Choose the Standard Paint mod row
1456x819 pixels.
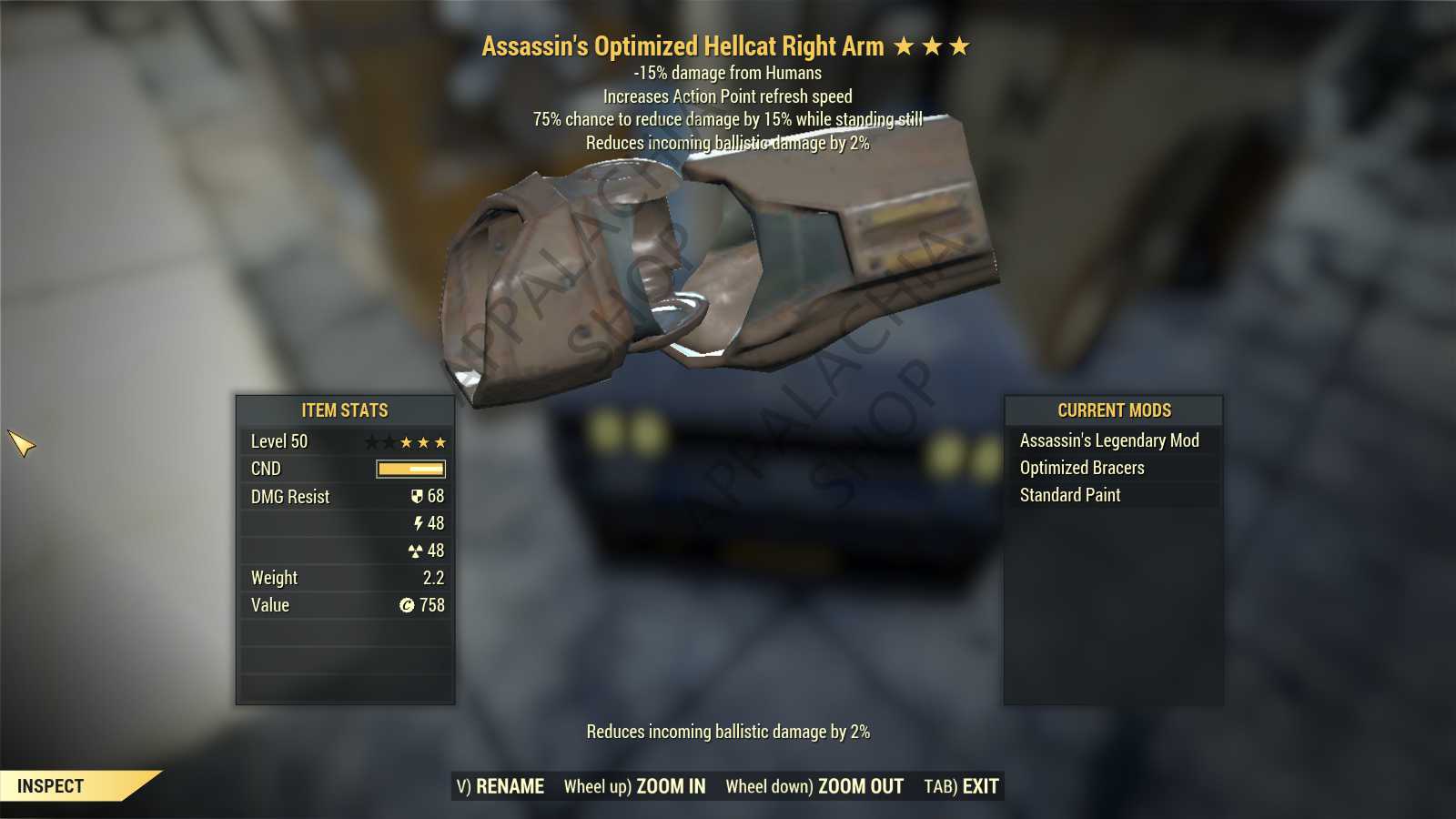[x=1069, y=495]
